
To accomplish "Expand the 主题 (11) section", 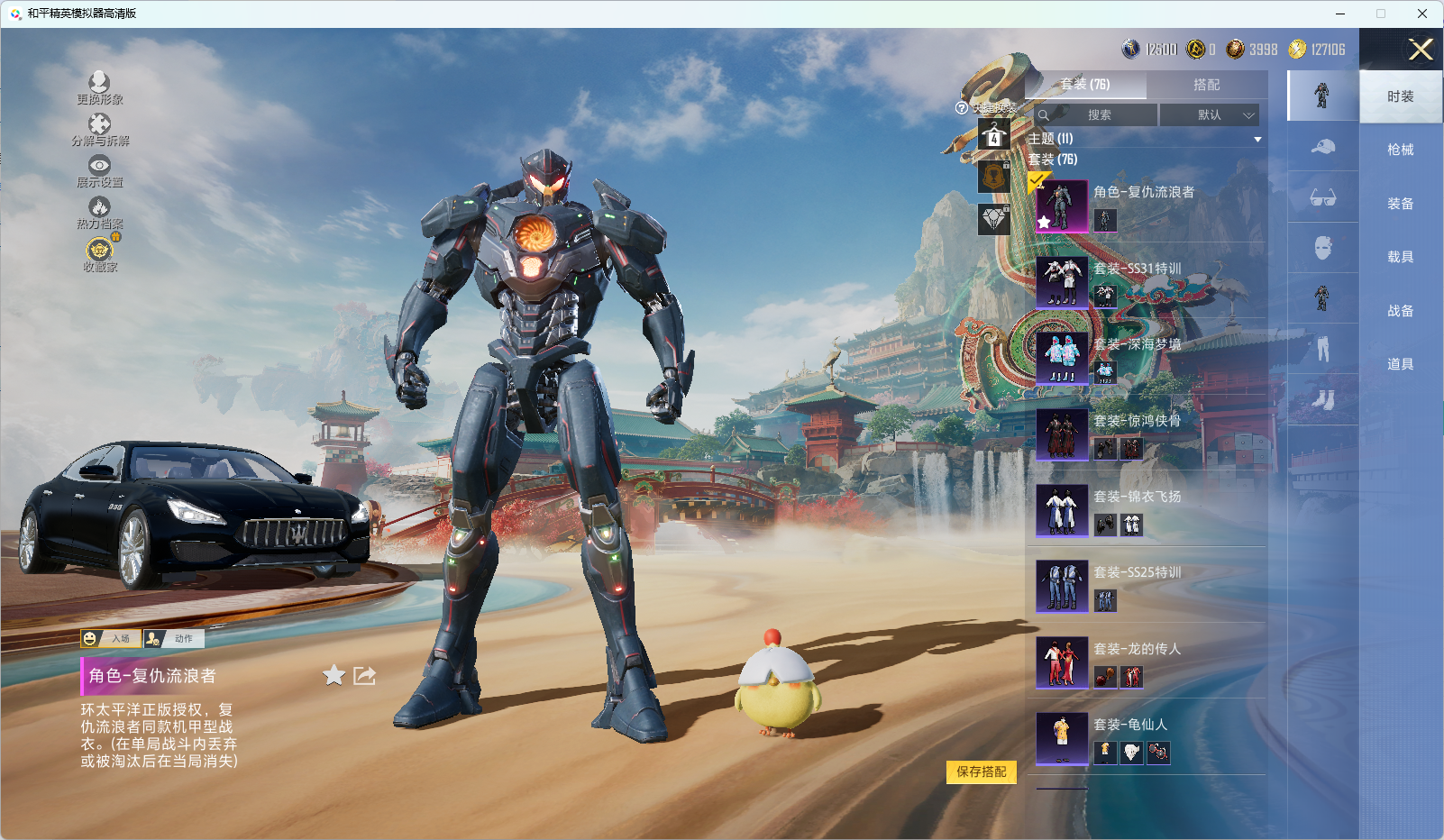I will pos(1257,139).
